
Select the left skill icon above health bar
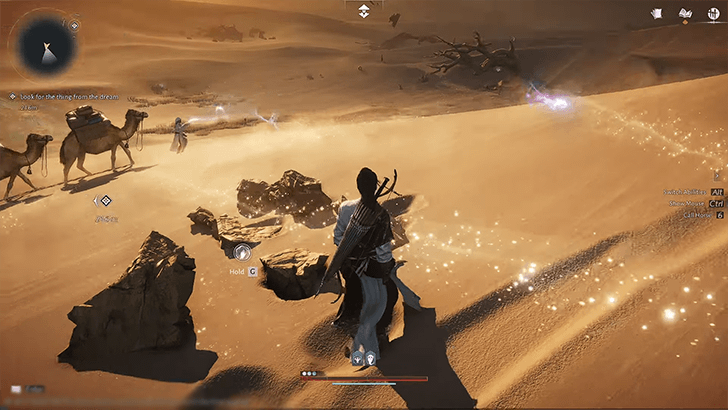pyautogui.click(x=357, y=357)
